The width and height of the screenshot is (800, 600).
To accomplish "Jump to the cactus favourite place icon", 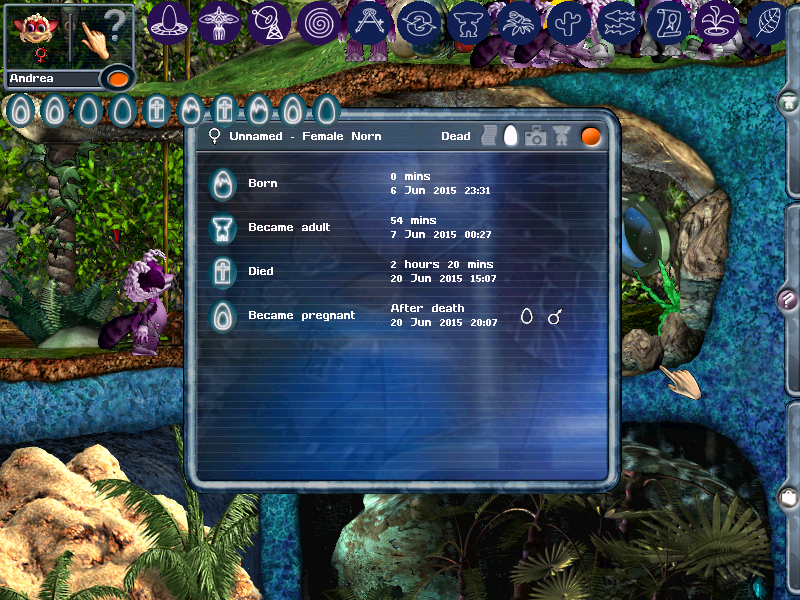I will [569, 22].
